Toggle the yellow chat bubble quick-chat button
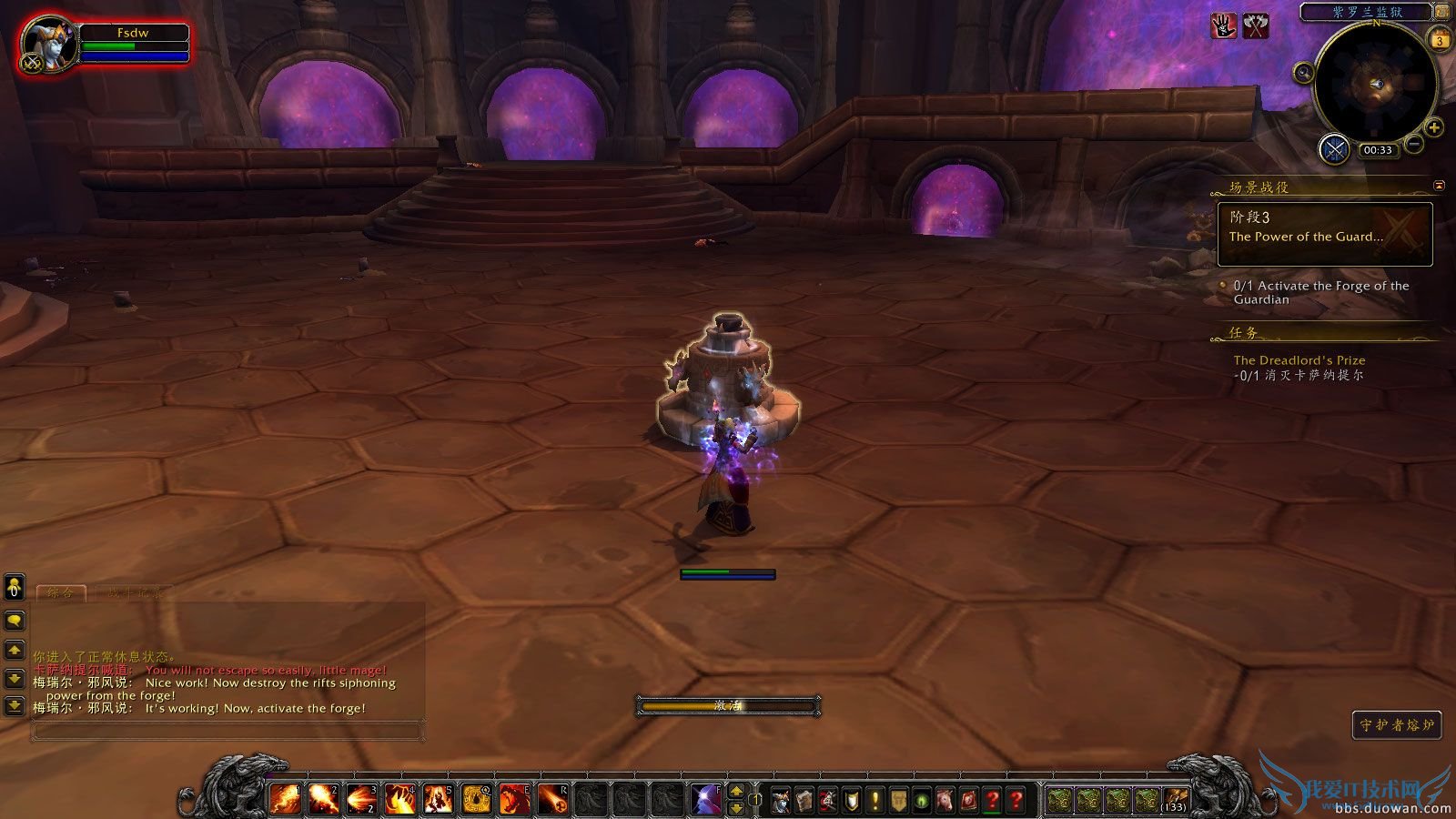1456x819 pixels. coord(15,622)
